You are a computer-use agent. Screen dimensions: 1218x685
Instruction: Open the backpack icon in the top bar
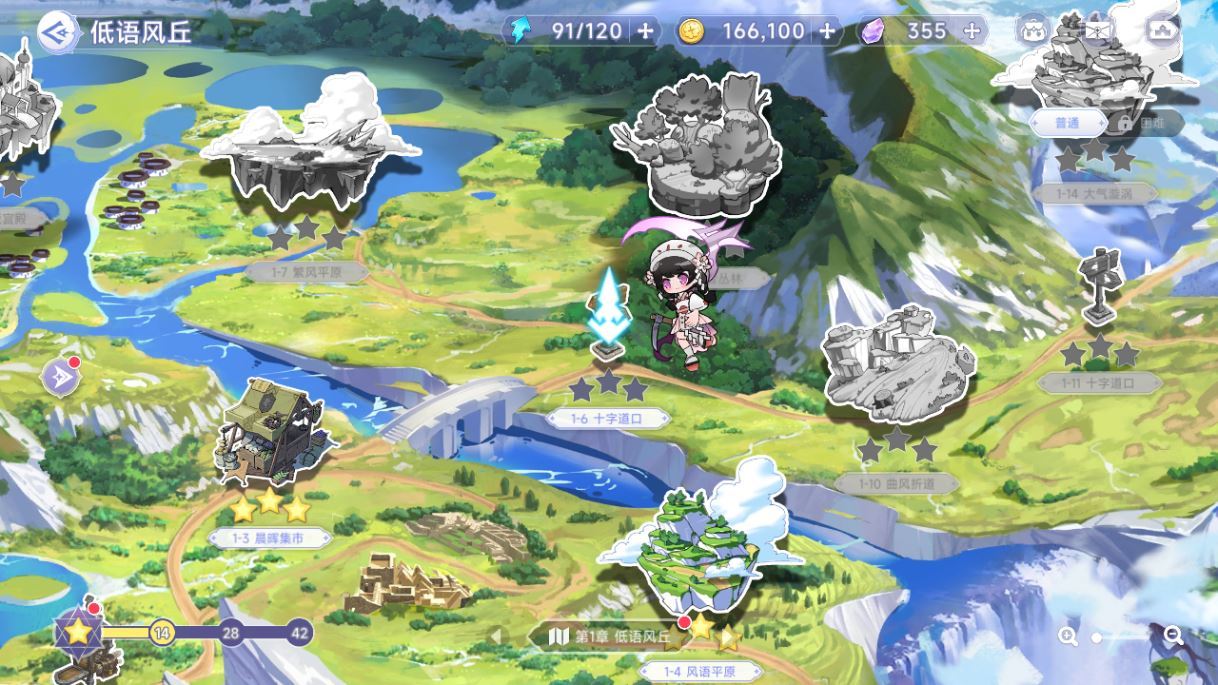point(1032,30)
